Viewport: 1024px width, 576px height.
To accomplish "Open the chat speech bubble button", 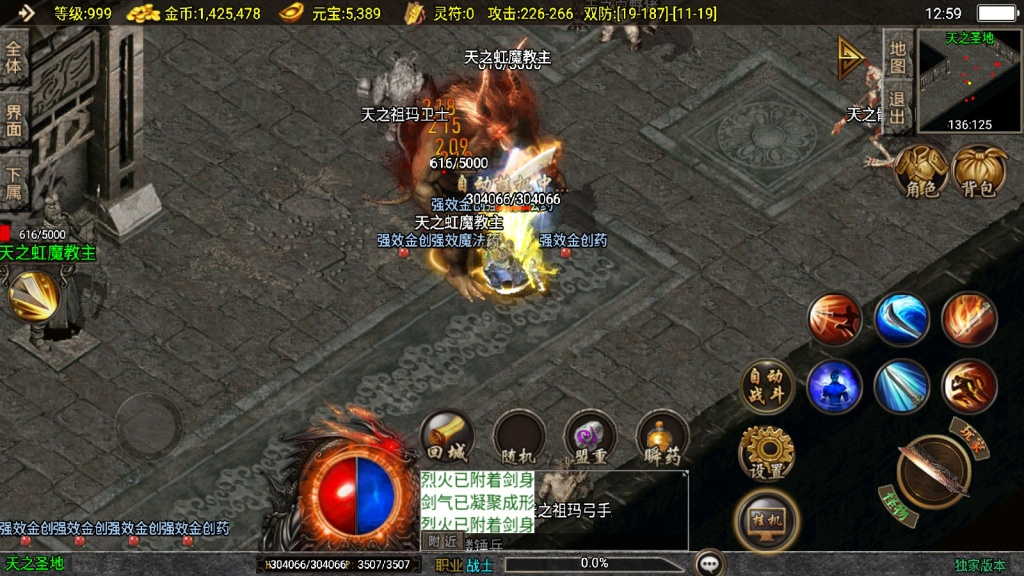I will click(710, 563).
